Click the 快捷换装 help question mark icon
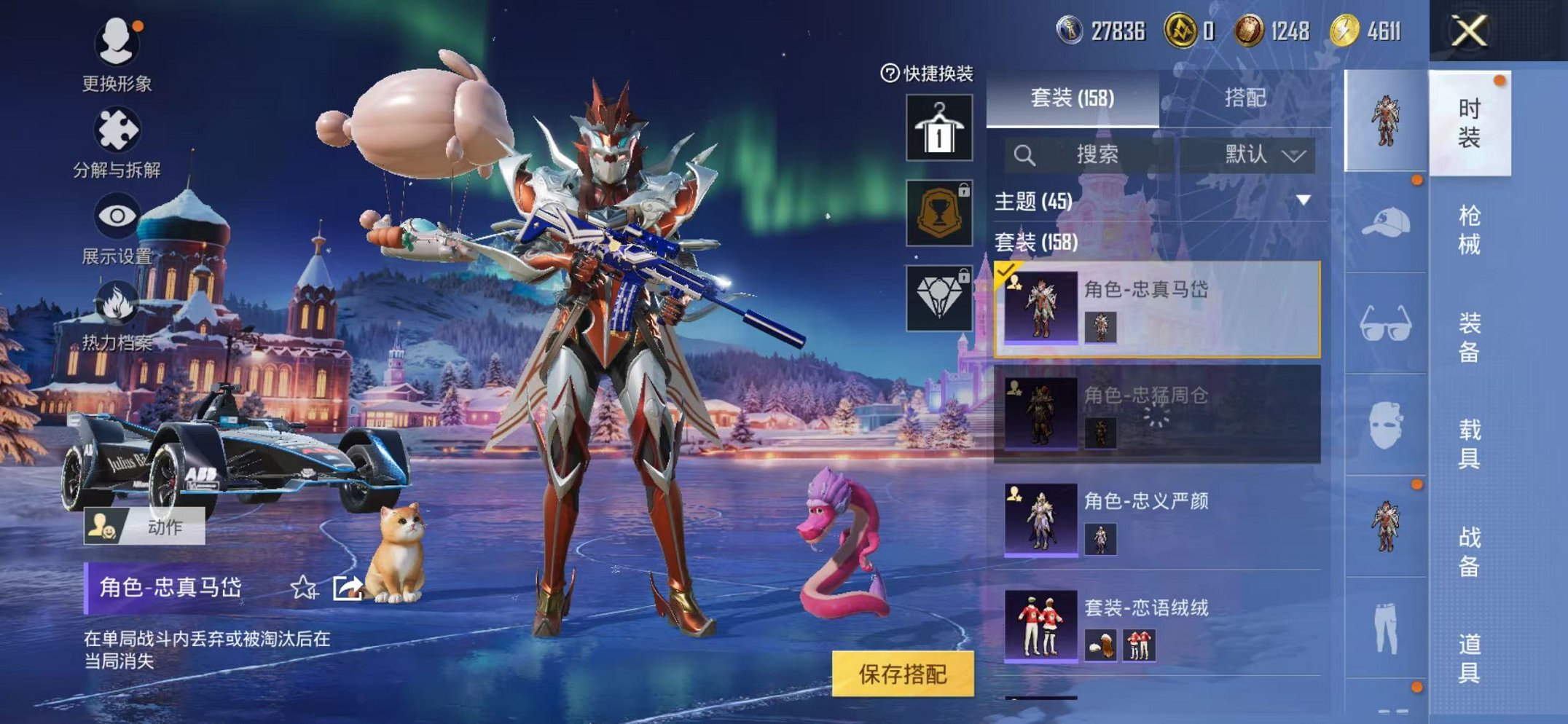1568x724 pixels. click(889, 74)
